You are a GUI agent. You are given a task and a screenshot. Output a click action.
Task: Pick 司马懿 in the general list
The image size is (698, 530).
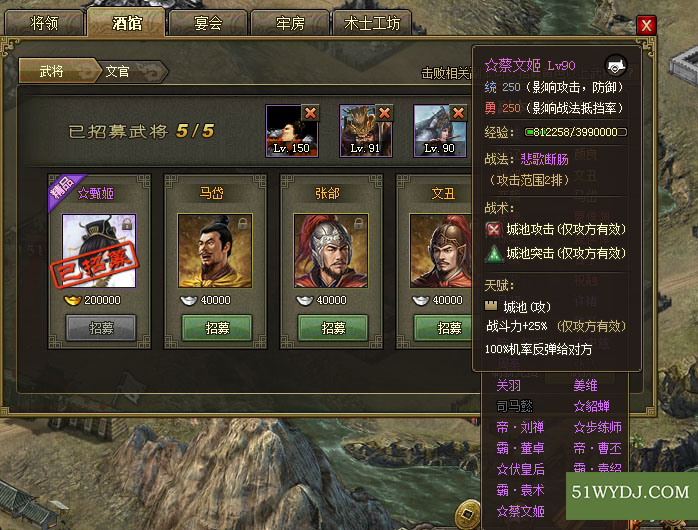[x=516, y=406]
